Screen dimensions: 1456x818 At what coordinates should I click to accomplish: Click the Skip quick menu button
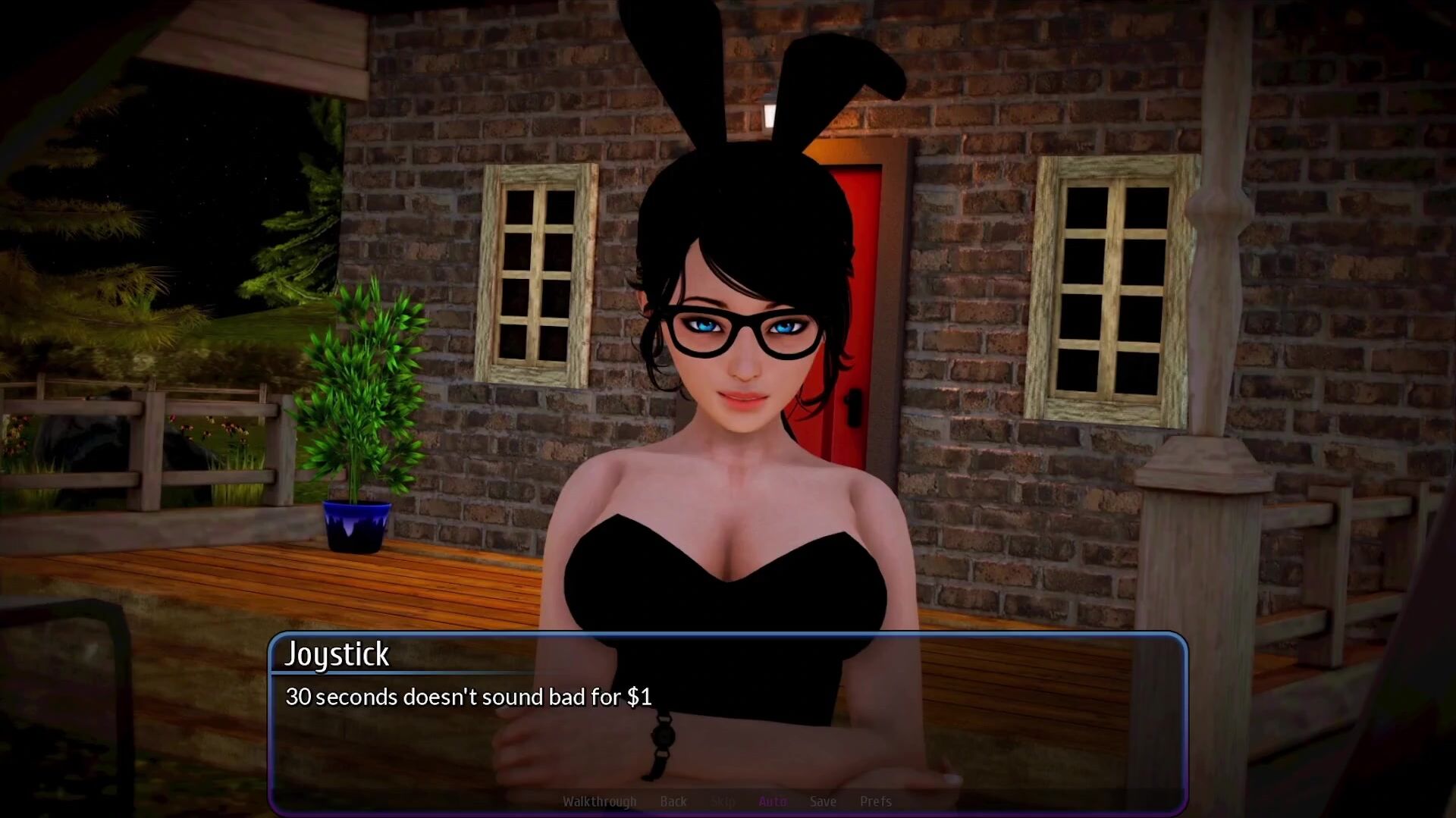723,801
